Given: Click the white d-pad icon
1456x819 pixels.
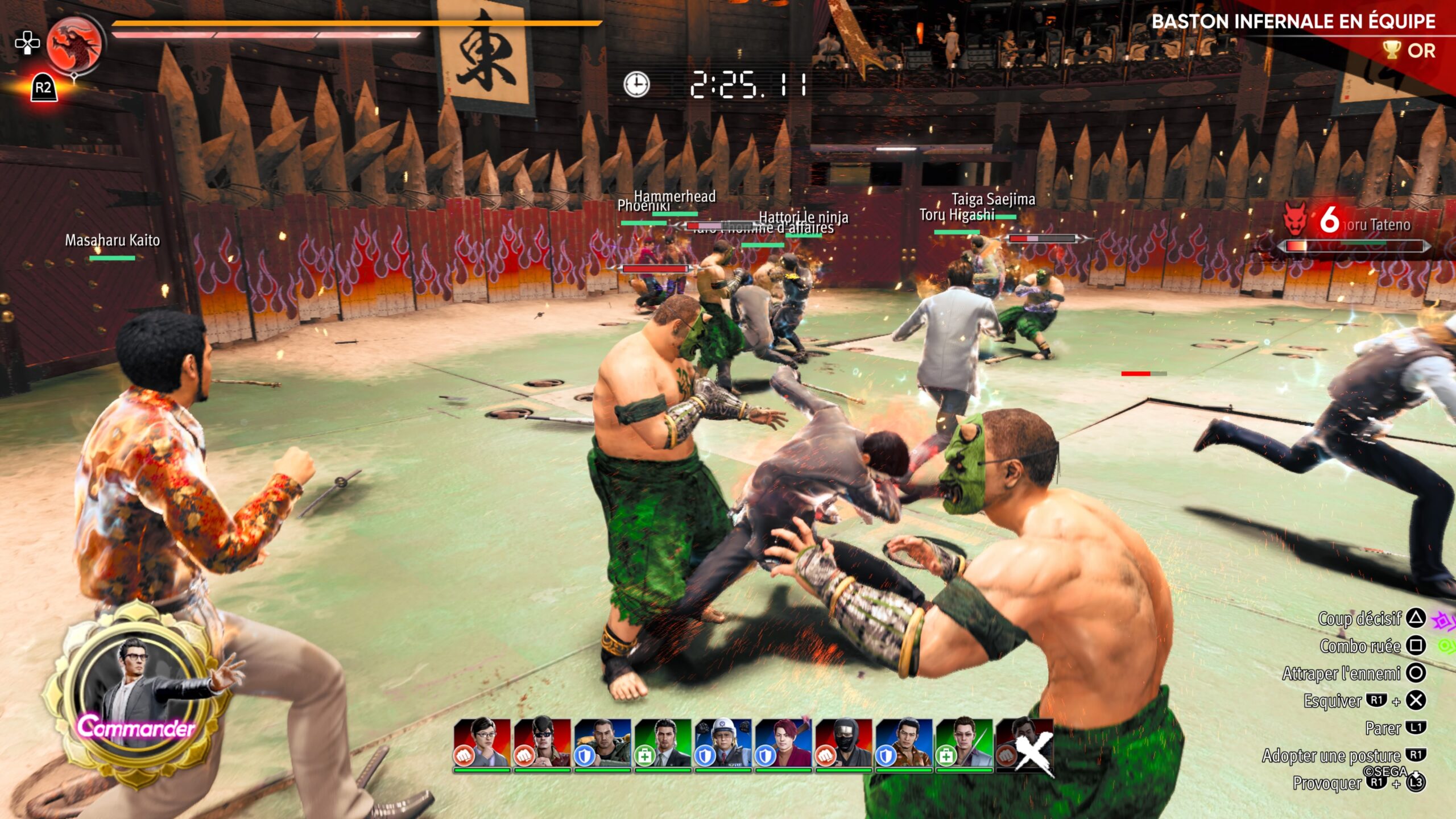Looking at the screenshot, I should click(27, 43).
